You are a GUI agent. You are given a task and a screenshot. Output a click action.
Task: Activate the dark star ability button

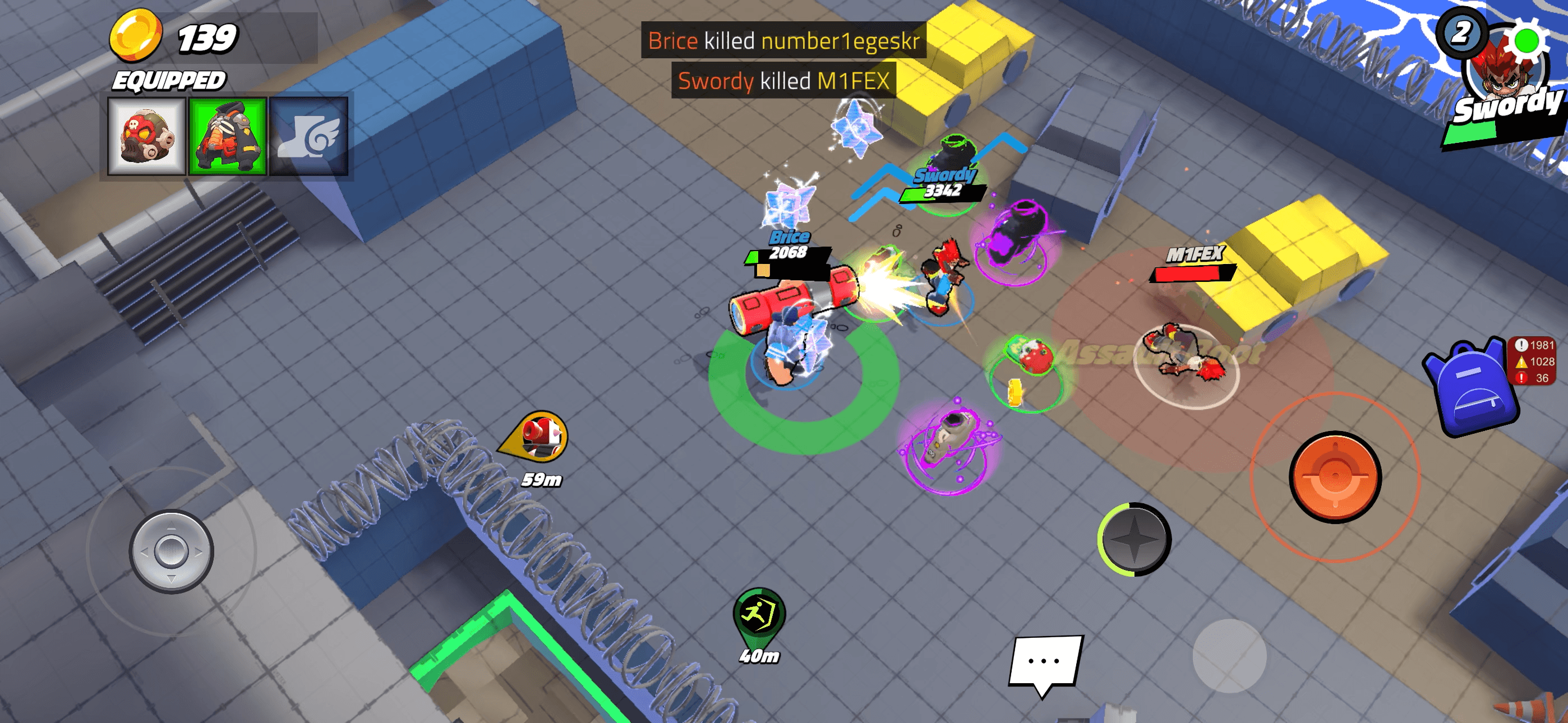(1134, 539)
